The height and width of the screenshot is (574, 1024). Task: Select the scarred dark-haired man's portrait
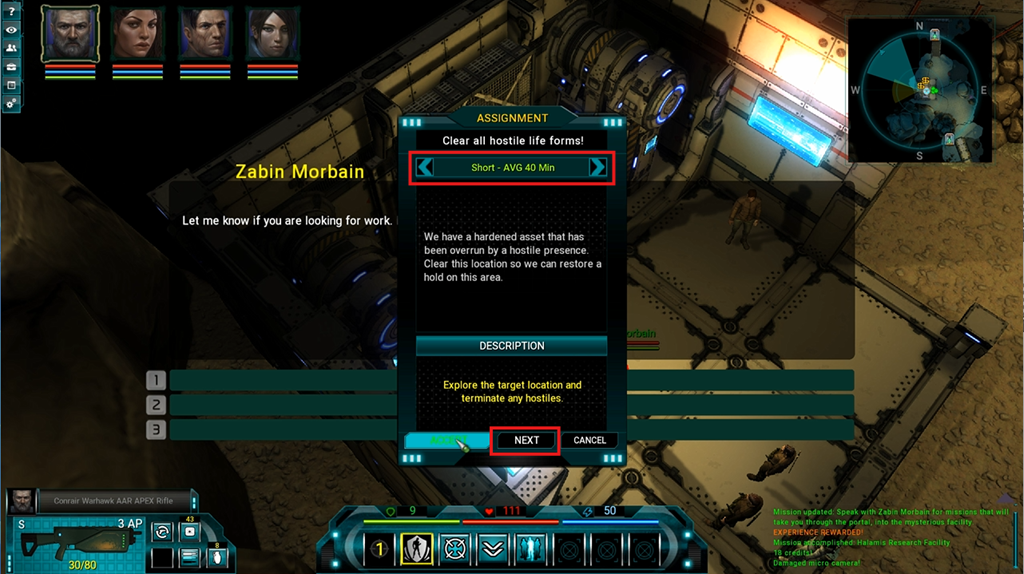point(204,33)
